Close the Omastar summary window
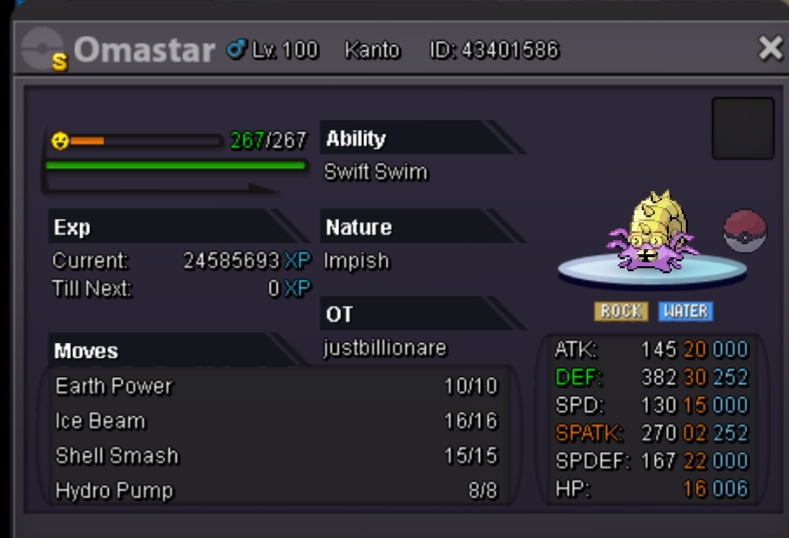This screenshot has height=538, width=789. pos(770,48)
